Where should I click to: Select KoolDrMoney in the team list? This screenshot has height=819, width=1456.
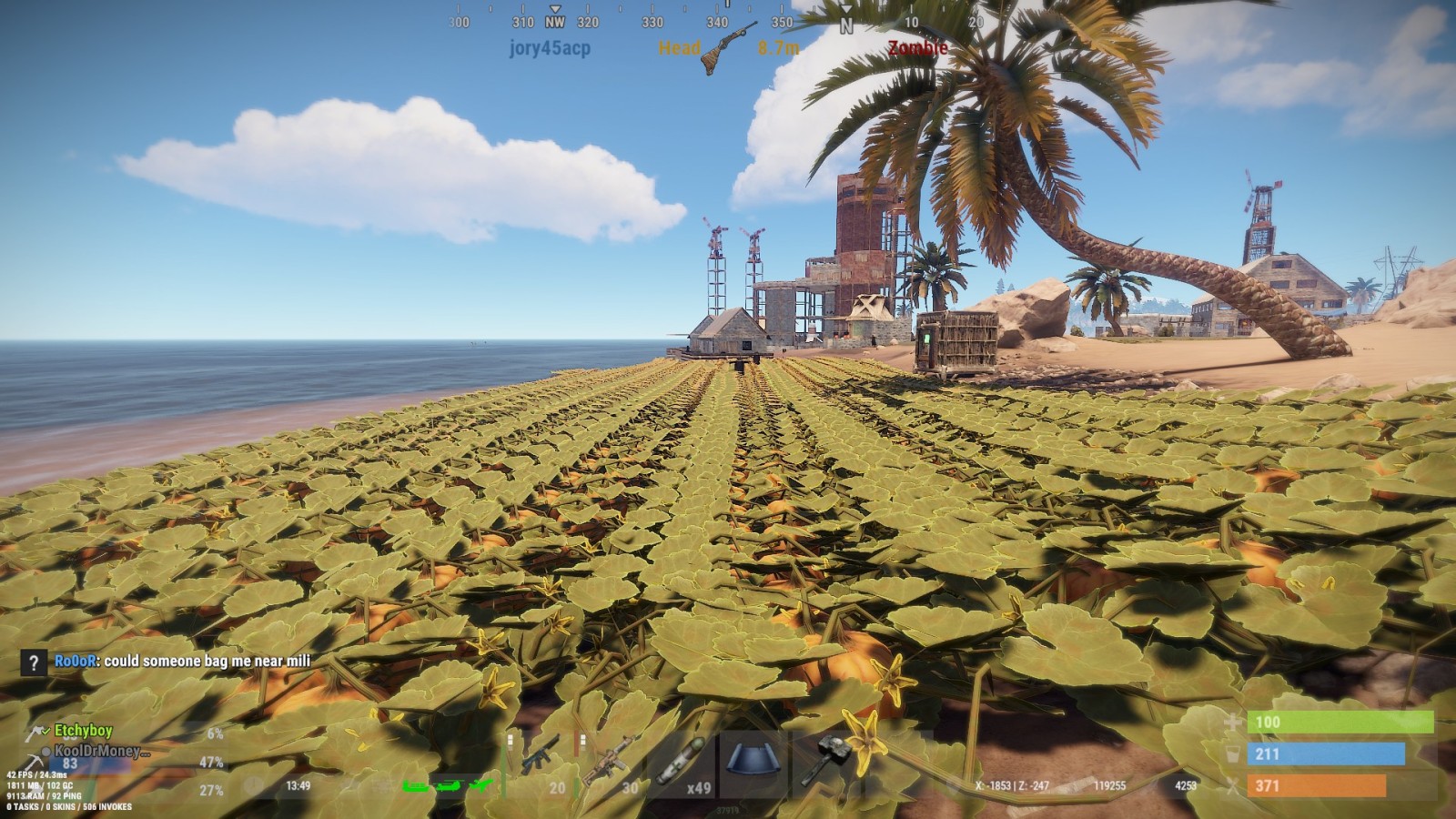pos(96,752)
